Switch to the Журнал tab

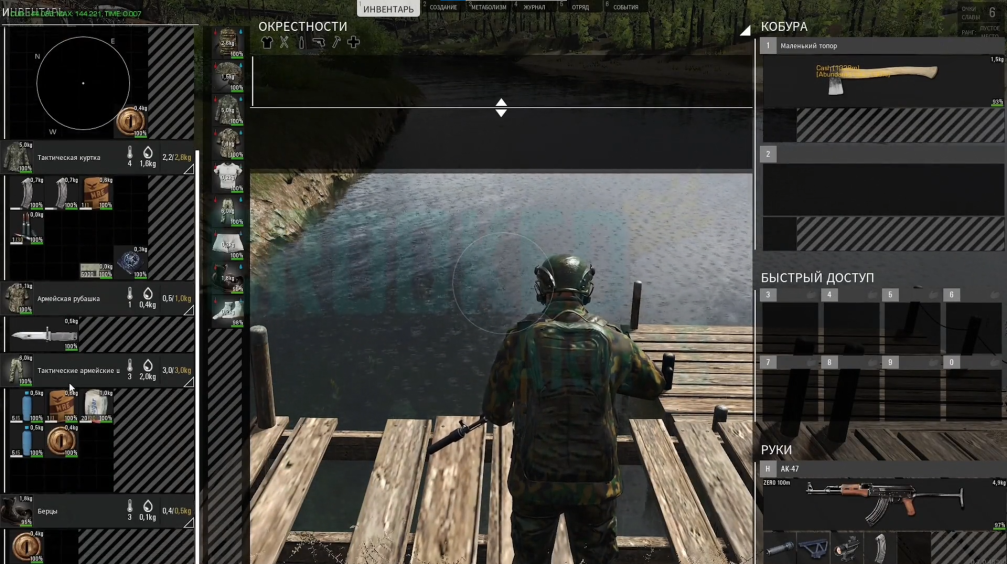click(534, 7)
